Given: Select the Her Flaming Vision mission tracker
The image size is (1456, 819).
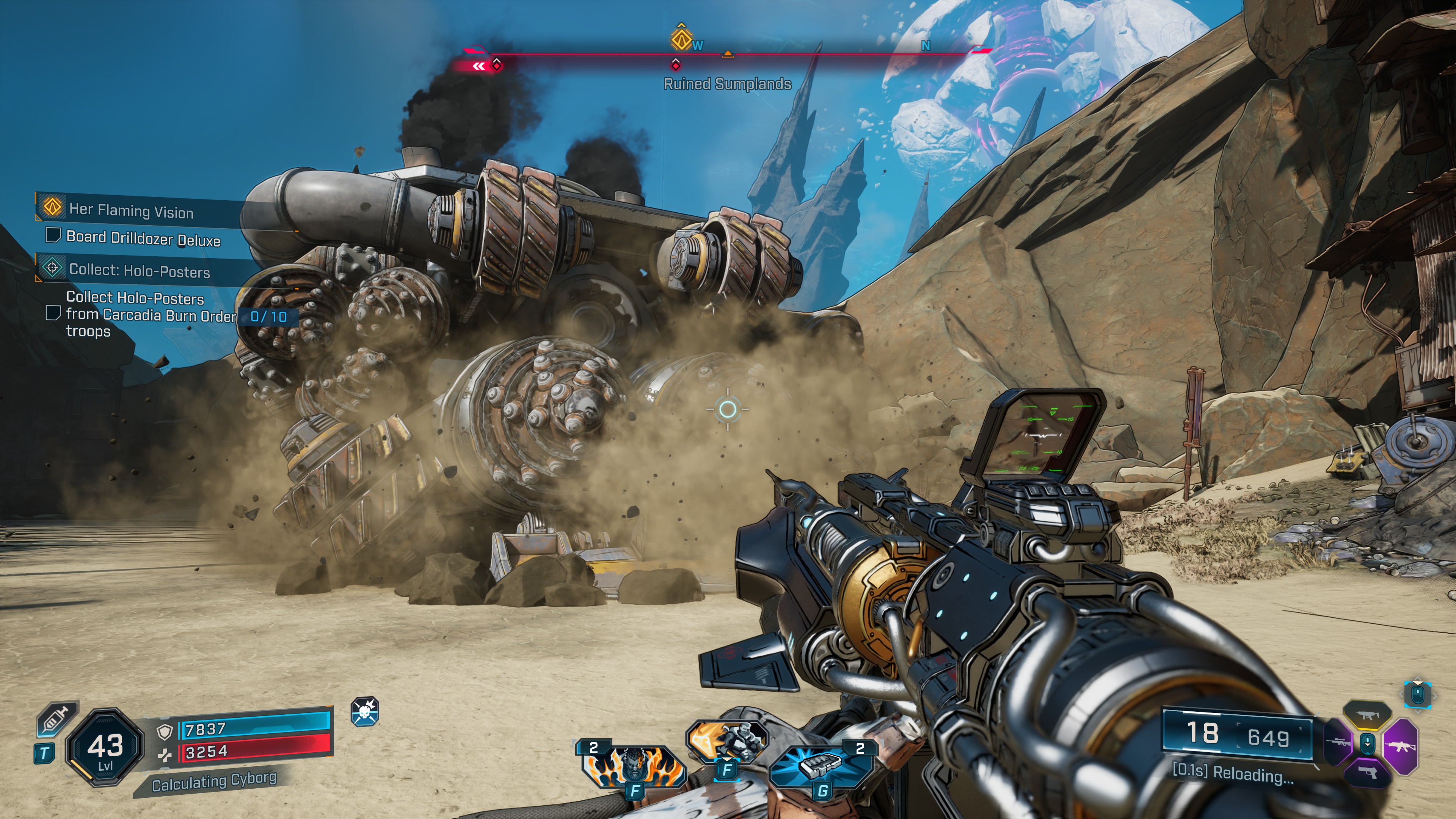Looking at the screenshot, I should click(131, 211).
